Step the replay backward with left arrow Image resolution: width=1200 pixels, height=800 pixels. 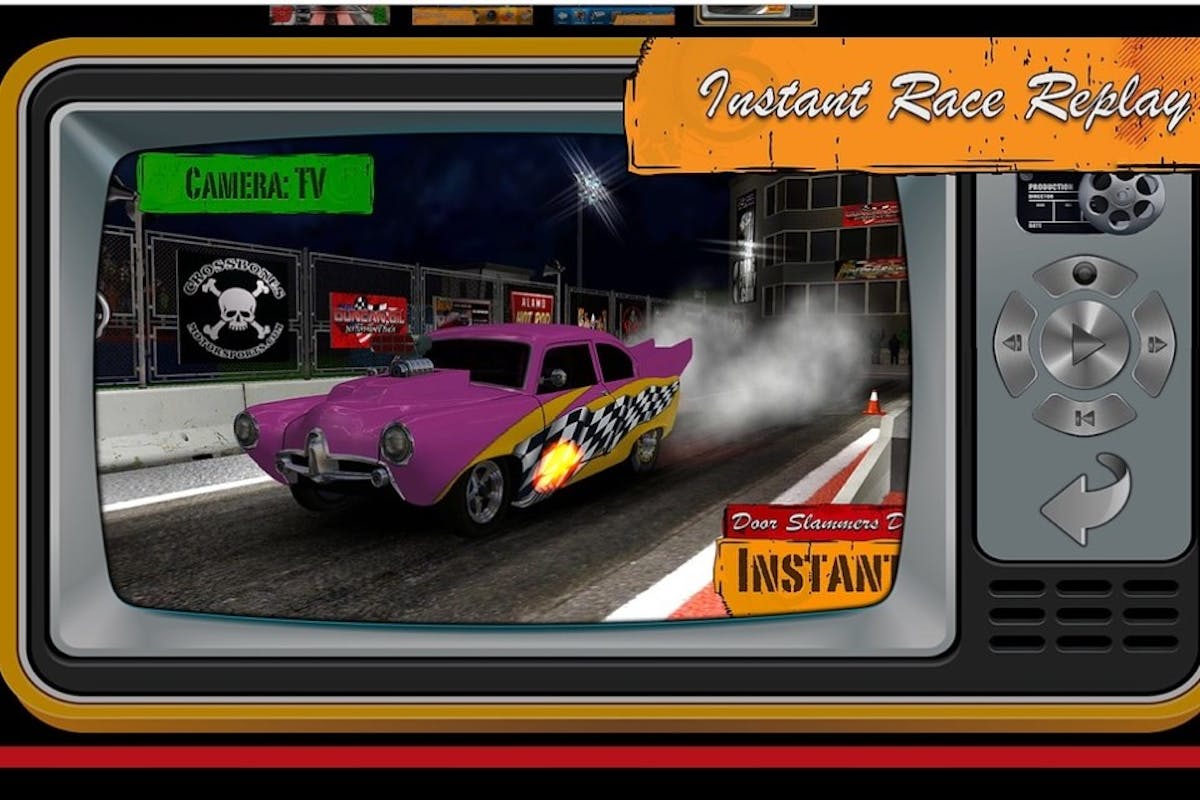1014,344
